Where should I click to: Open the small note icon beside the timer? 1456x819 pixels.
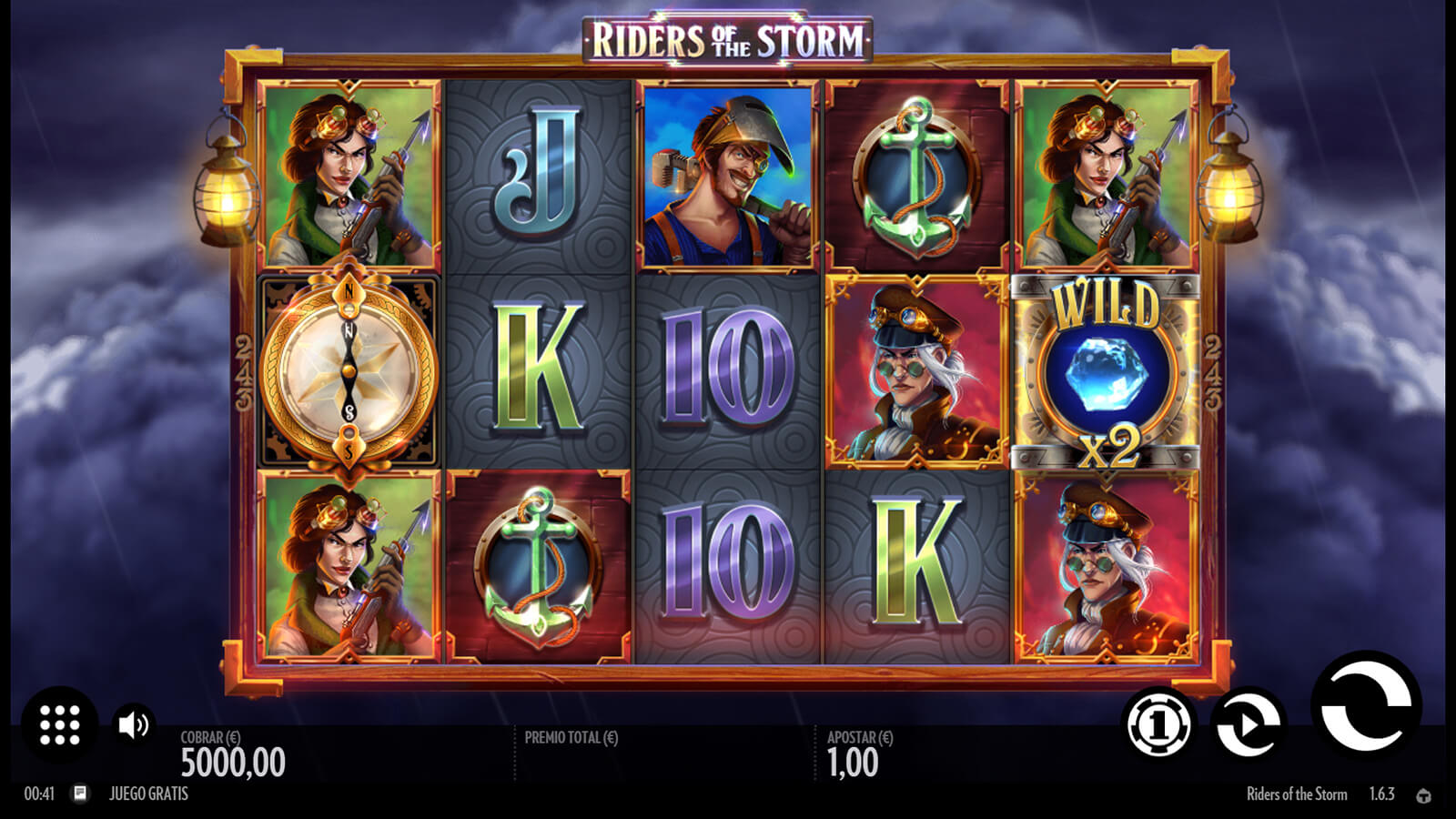(80, 794)
